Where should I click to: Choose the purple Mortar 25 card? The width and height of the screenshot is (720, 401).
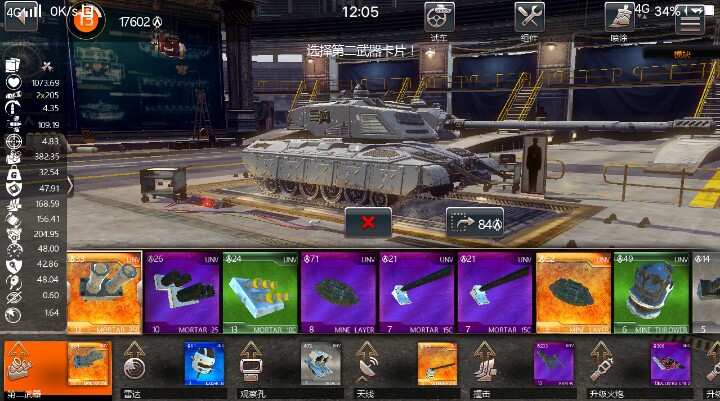pyautogui.click(x=182, y=292)
